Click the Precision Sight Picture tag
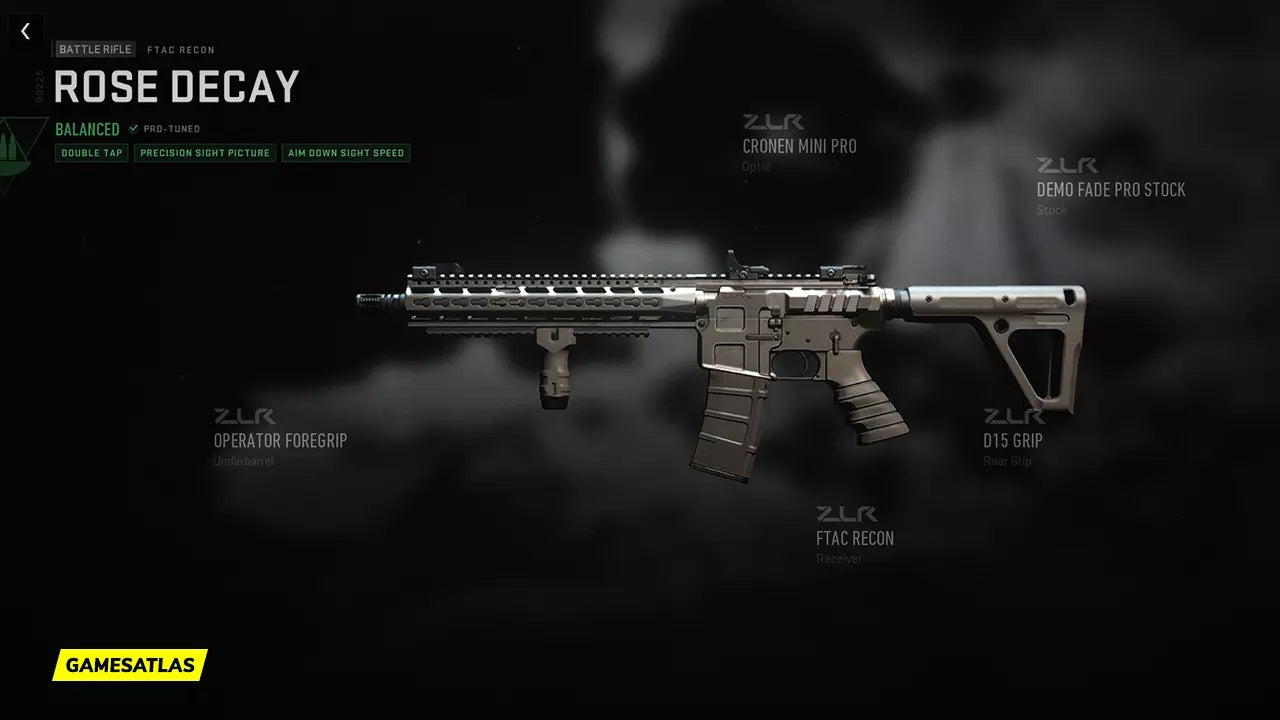Image resolution: width=1280 pixels, height=720 pixels. tap(205, 153)
